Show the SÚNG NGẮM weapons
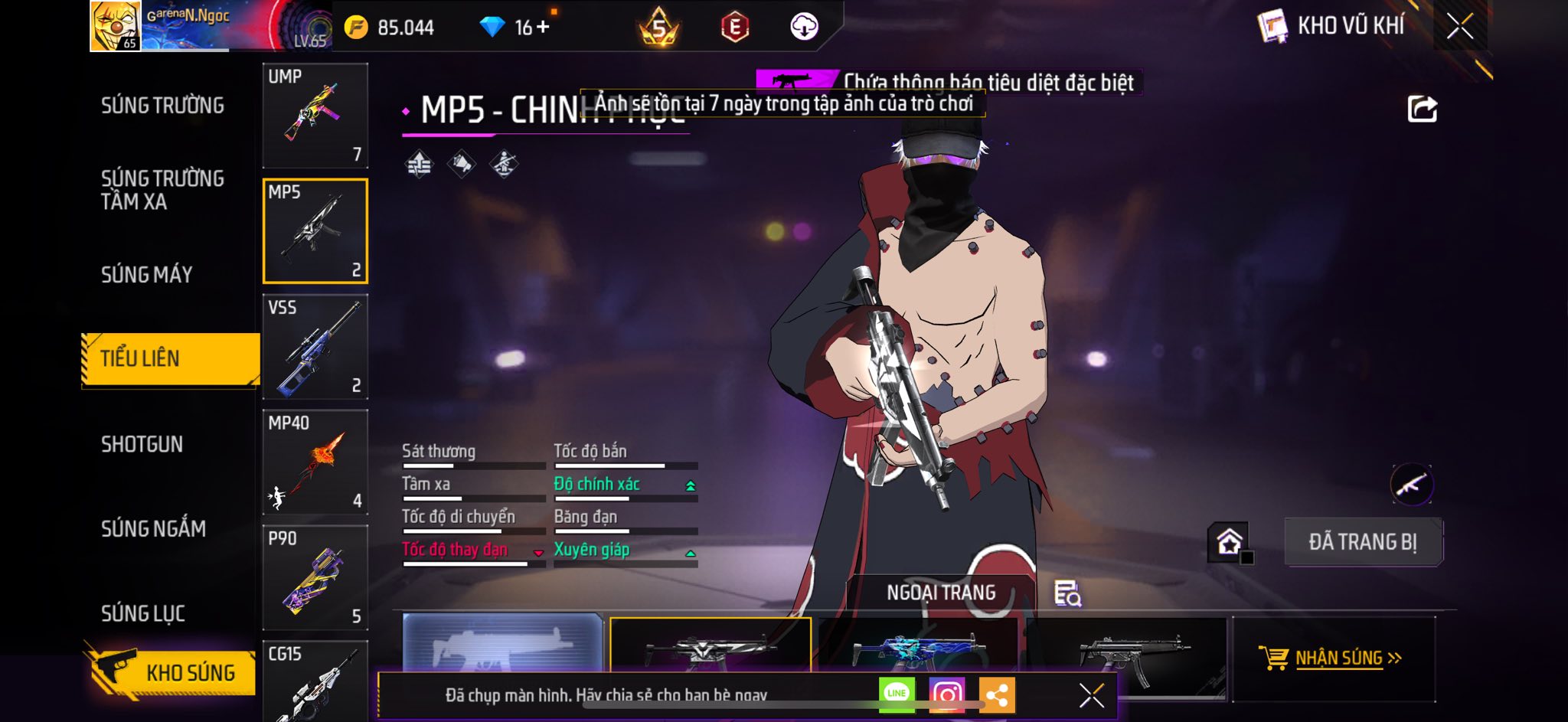The width and height of the screenshot is (1568, 722). click(x=153, y=529)
